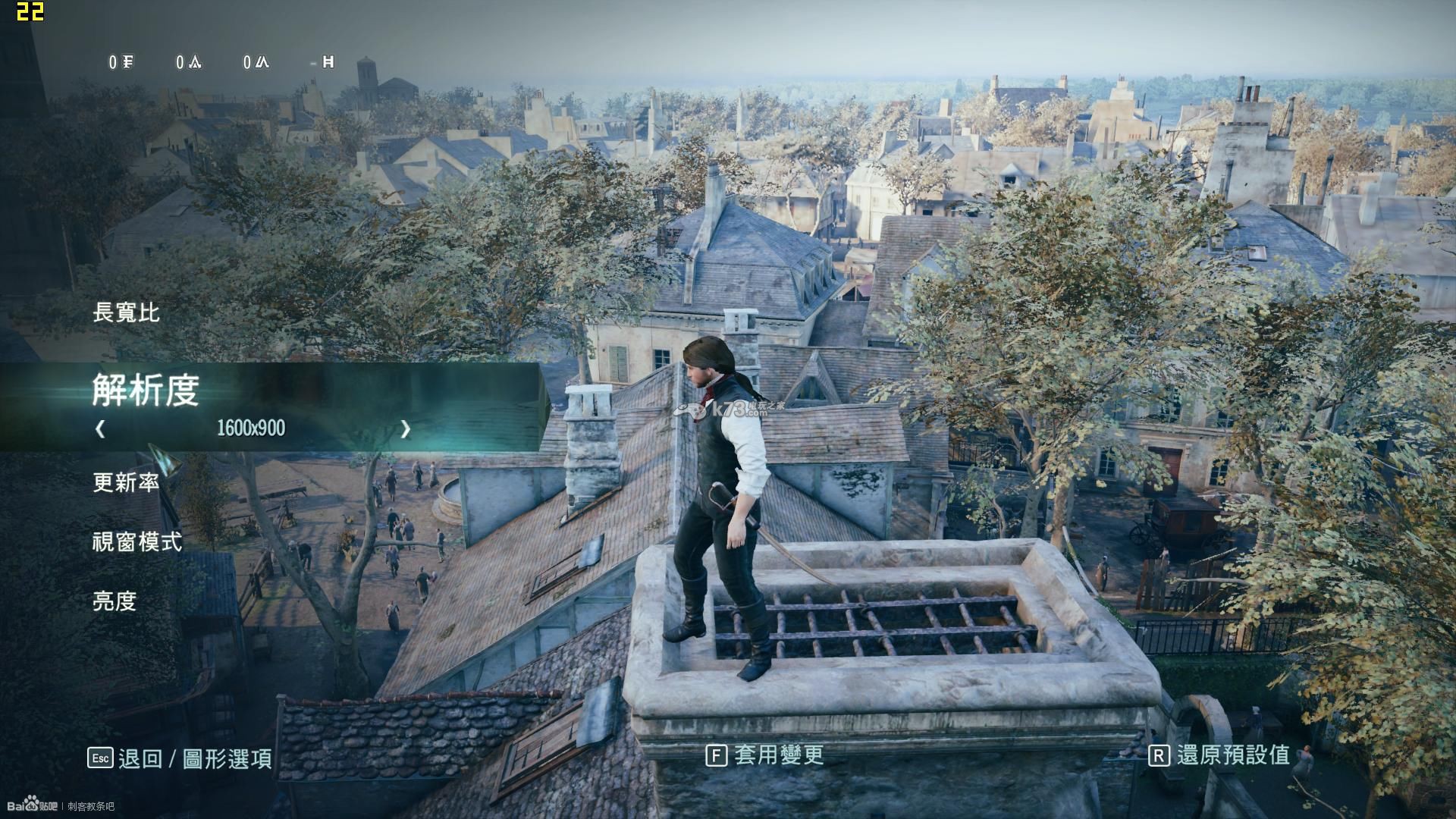Viewport: 1456px width, 819px height.
Task: Apply changes with 套用變更
Action: pos(764,755)
